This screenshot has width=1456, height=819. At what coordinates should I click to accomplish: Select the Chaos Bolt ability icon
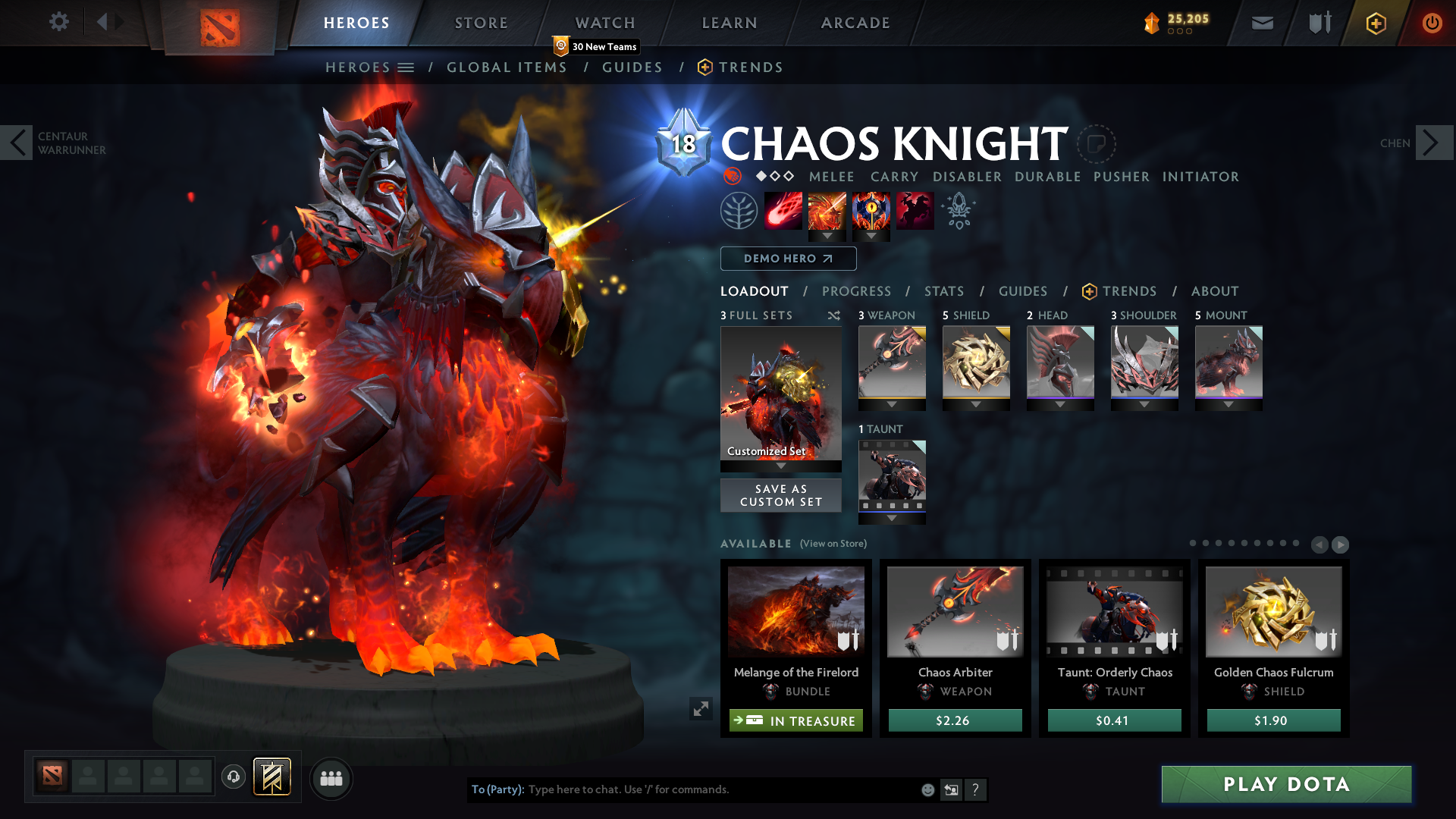point(784,210)
